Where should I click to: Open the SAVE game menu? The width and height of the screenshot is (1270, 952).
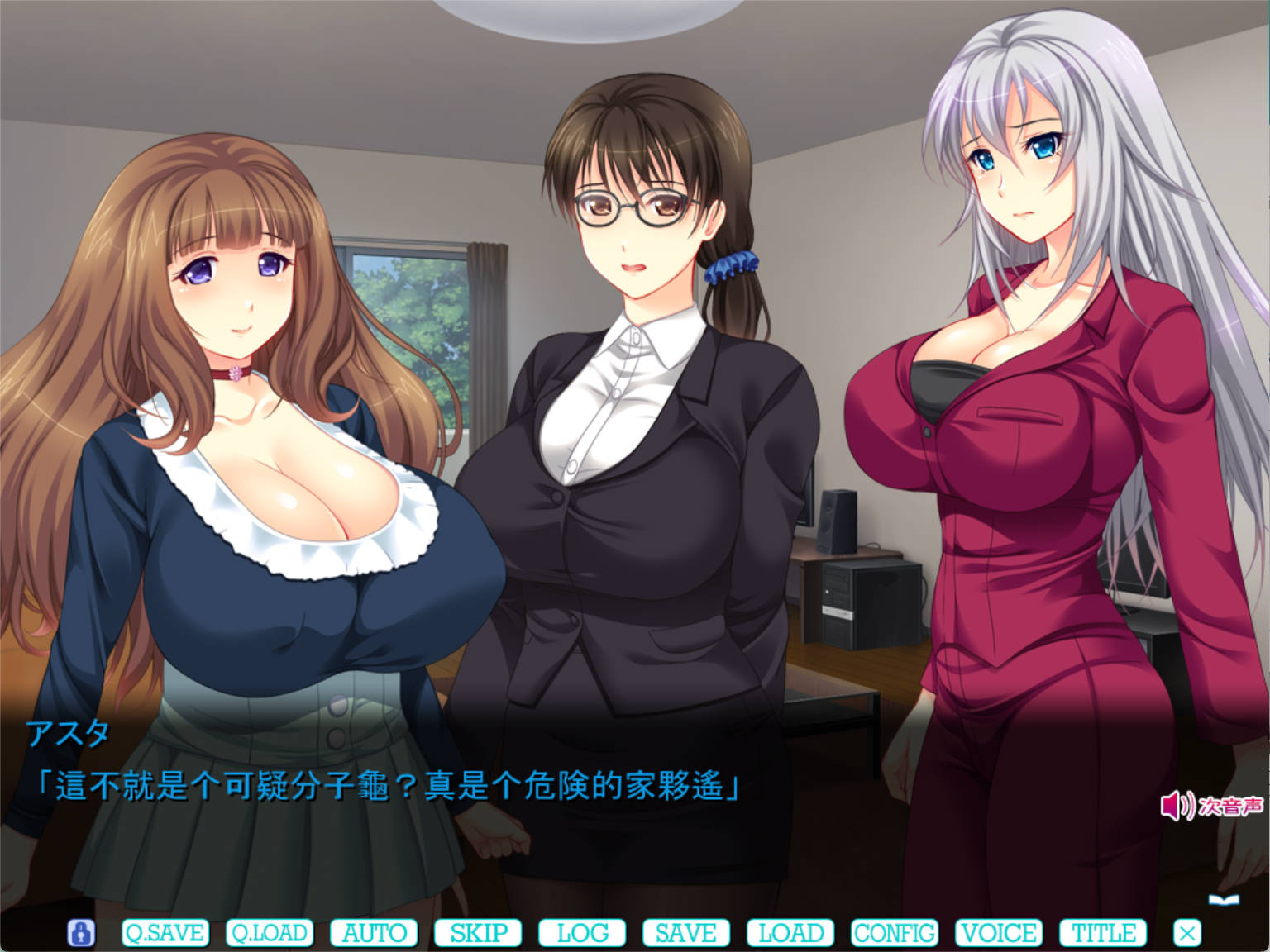(686, 933)
